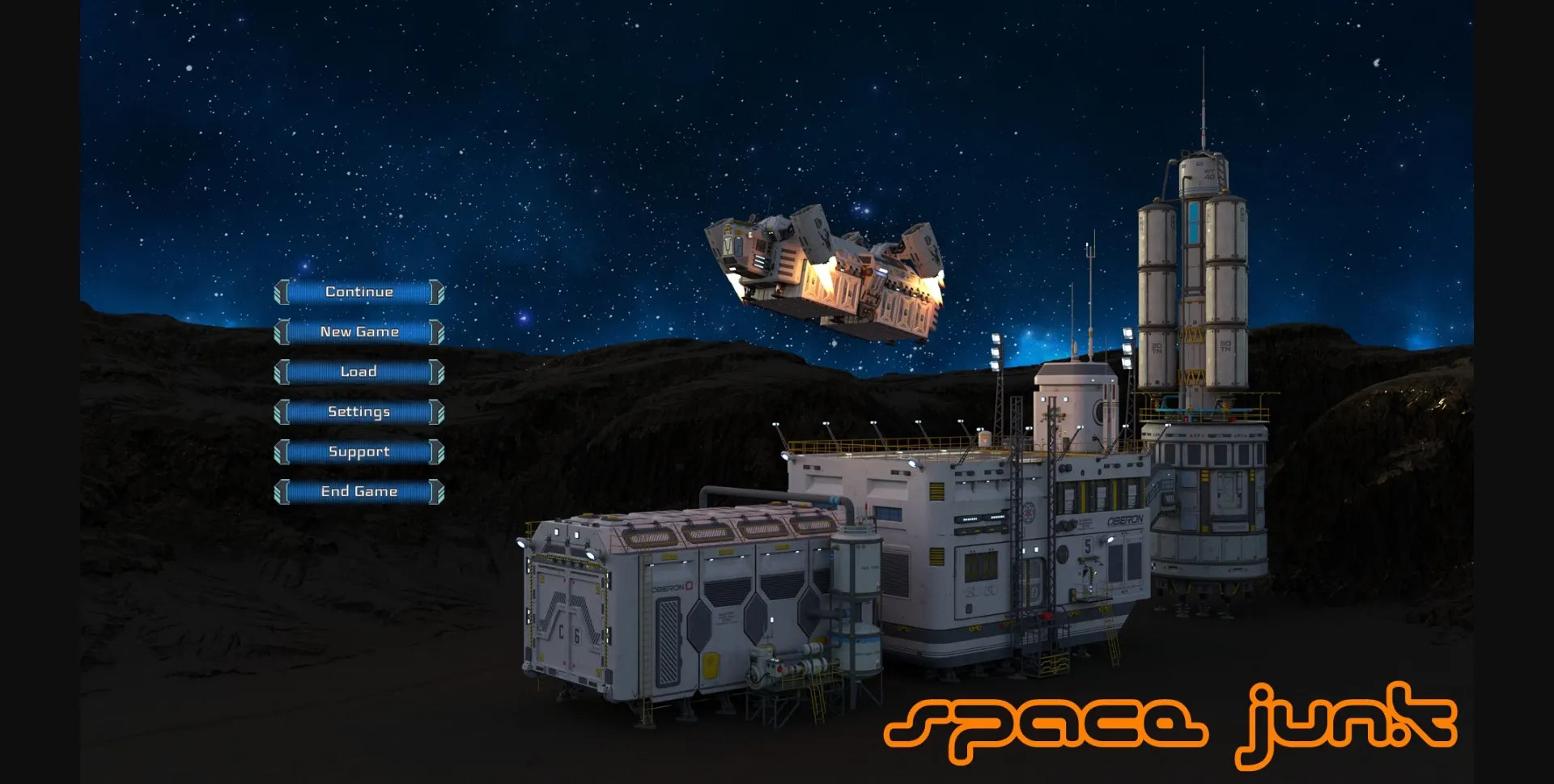Click the left arrow cap of the Continue button
The image size is (1554, 784).
(x=283, y=291)
